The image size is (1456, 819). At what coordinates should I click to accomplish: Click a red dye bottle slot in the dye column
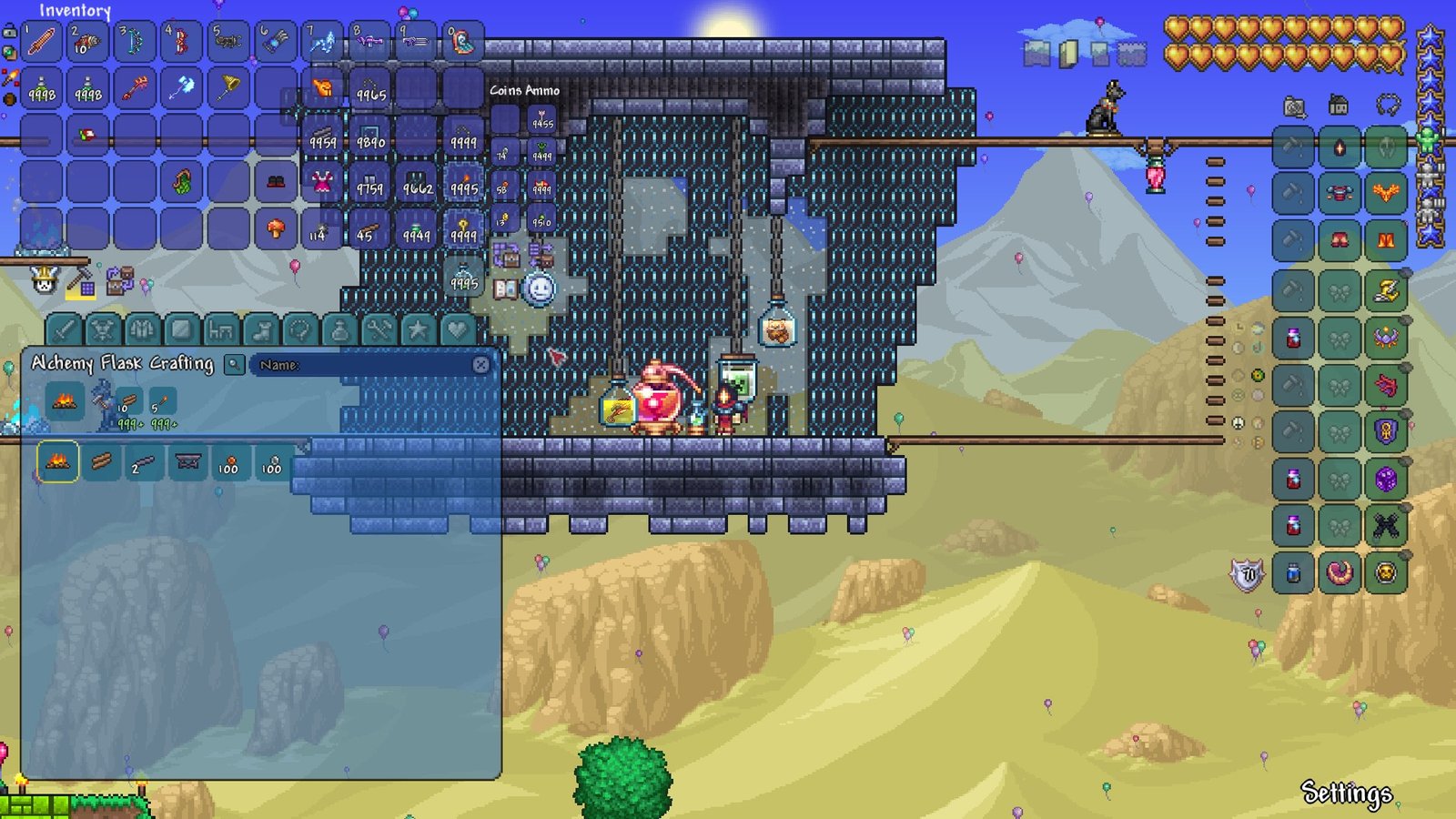[x=1291, y=339]
